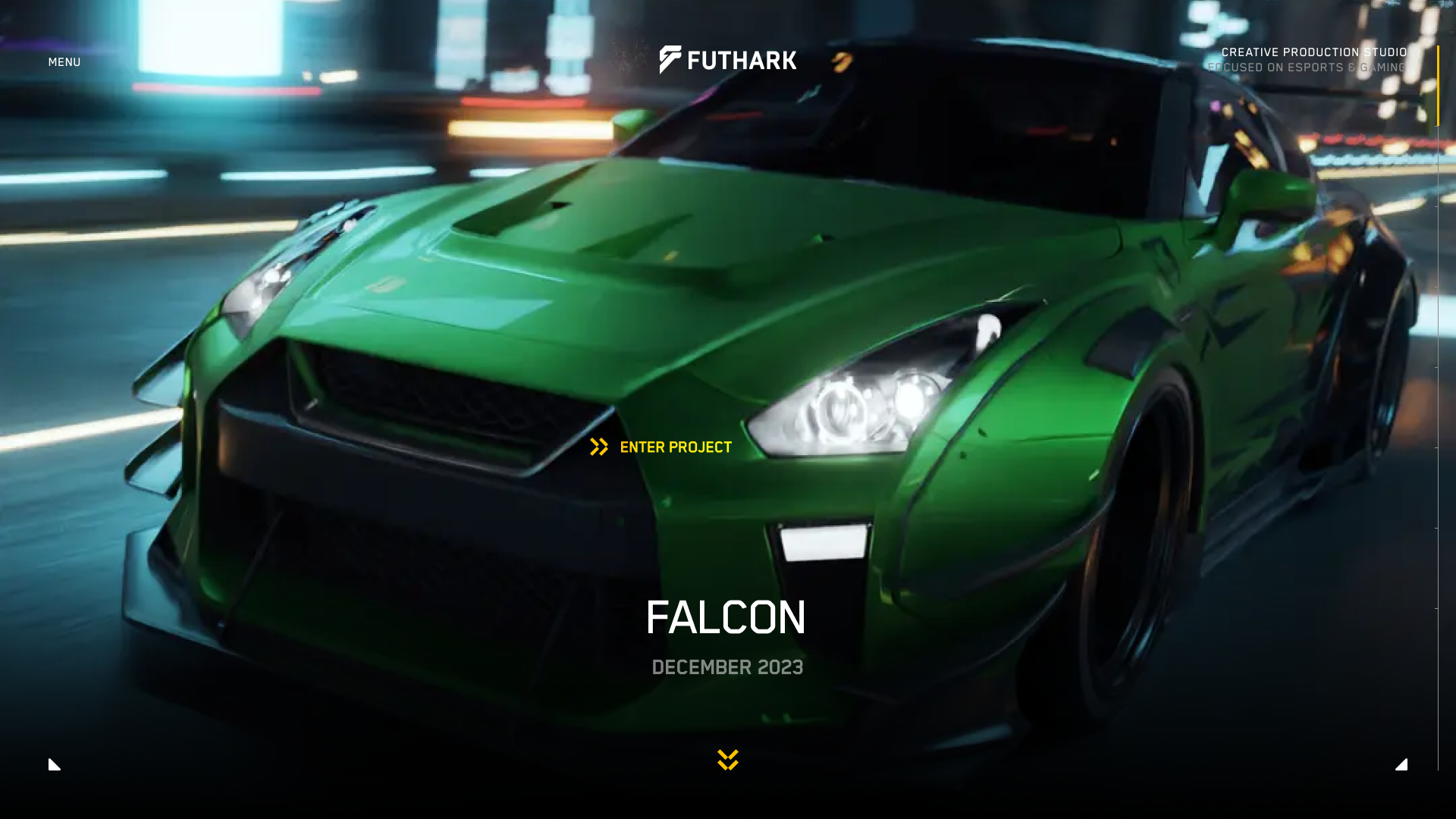Click the vertical scroll progress bar on right
Screen dimensions: 1456x819
click(x=1437, y=379)
